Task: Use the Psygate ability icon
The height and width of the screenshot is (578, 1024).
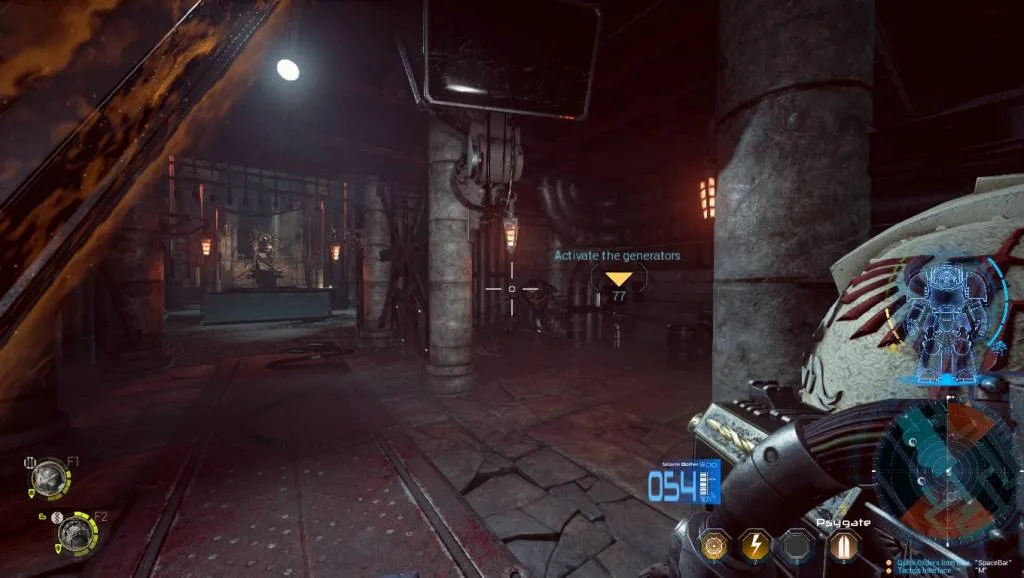Action: pyautogui.click(x=843, y=545)
